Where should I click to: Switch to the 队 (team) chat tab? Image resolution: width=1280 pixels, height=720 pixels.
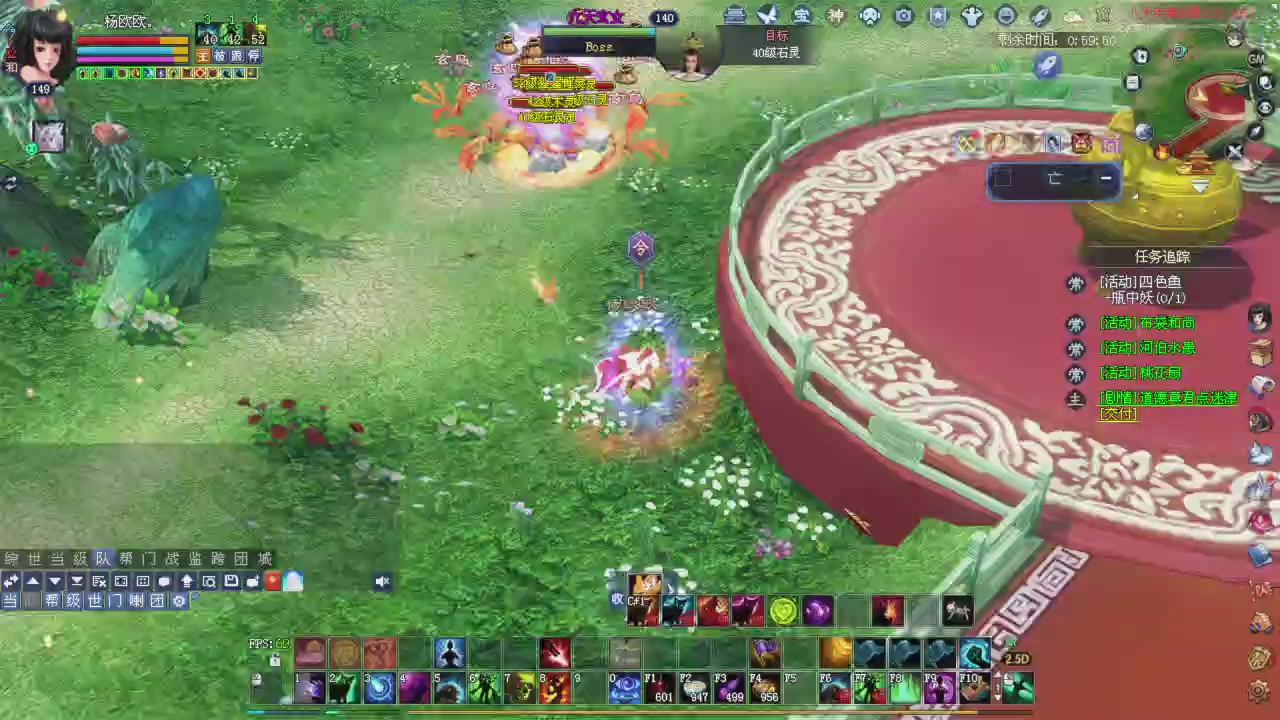(102, 558)
